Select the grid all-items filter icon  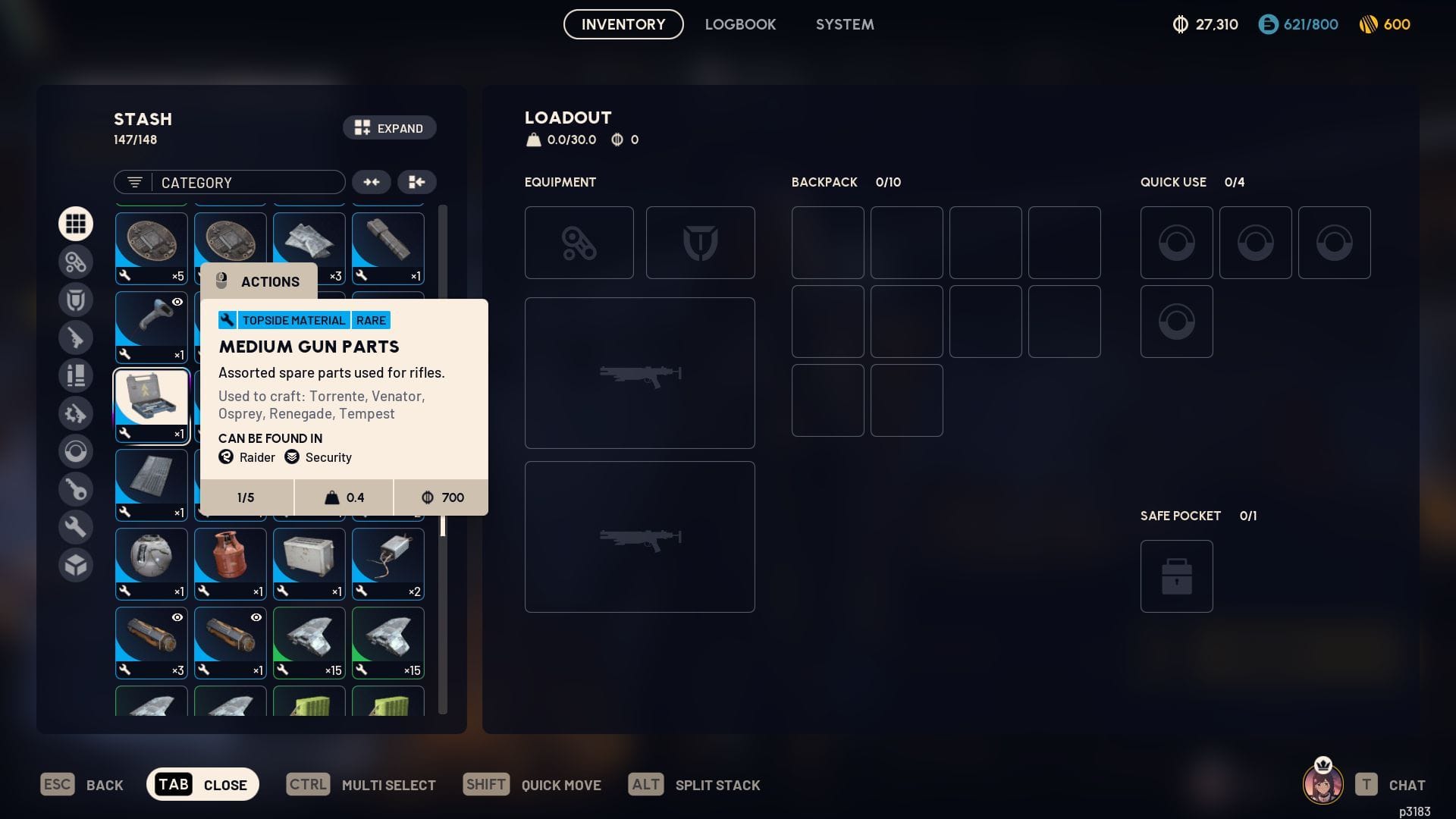coord(76,224)
